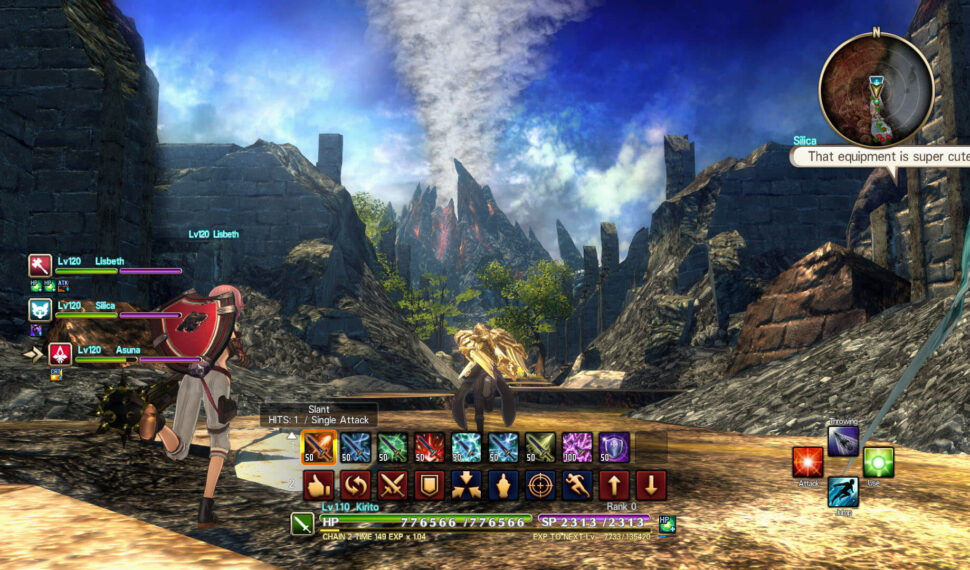Trigger the purple lightning skill costing 100
Viewport: 970px width, 570px height.
pyautogui.click(x=577, y=447)
